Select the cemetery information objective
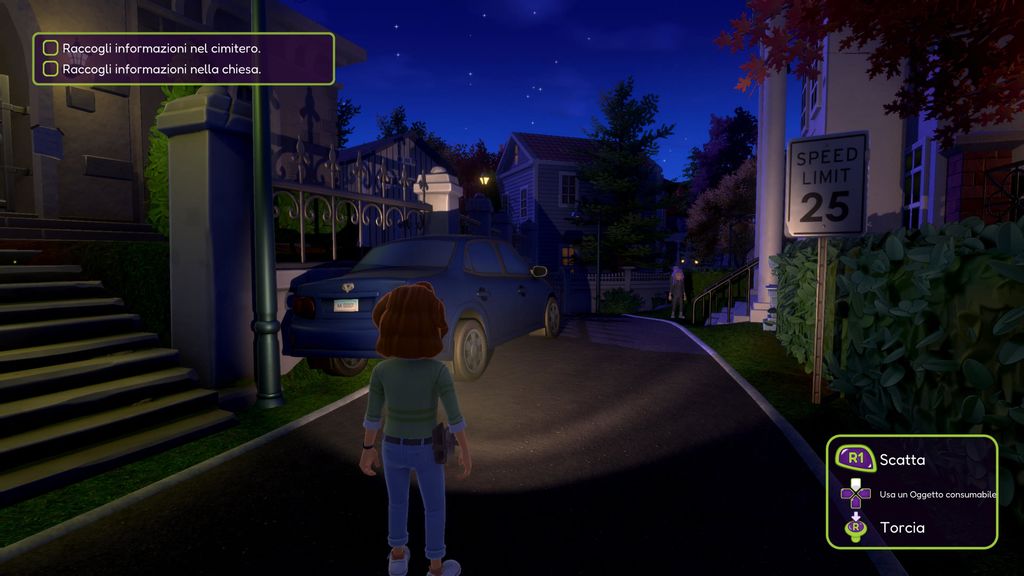Viewport: 1024px width, 576px height. (161, 48)
